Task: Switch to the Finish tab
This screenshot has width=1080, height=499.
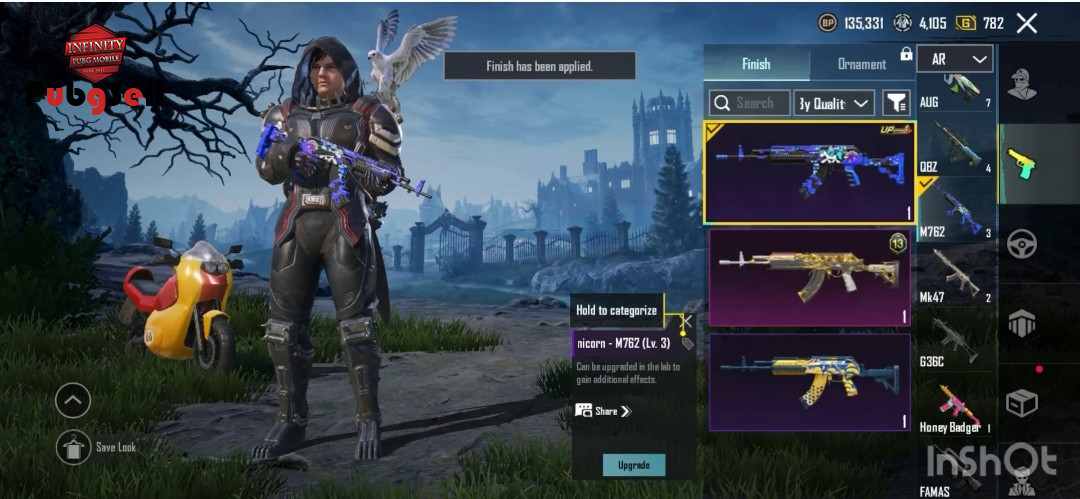Action: point(756,64)
